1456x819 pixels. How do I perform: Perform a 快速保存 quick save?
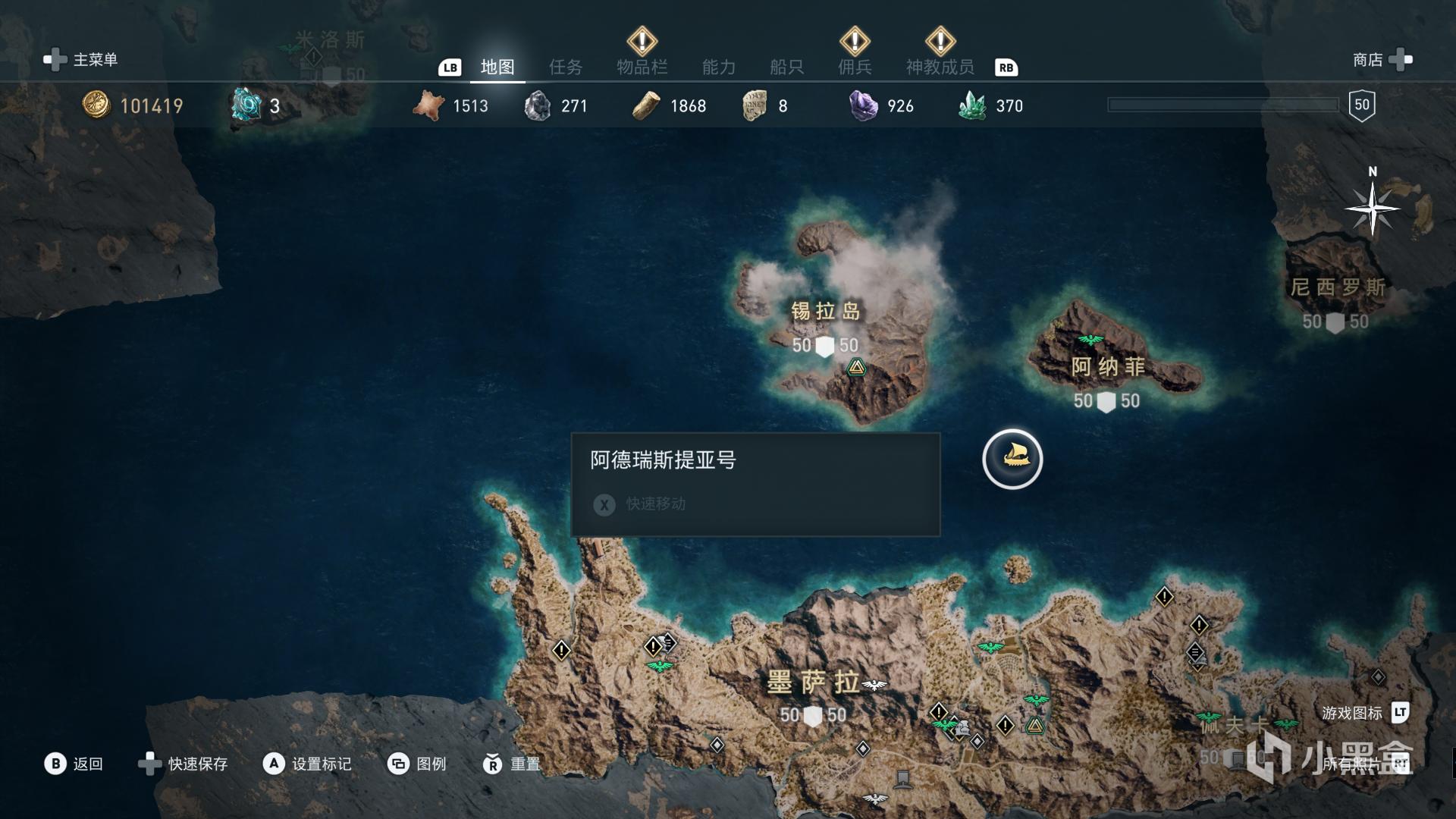coord(184,764)
